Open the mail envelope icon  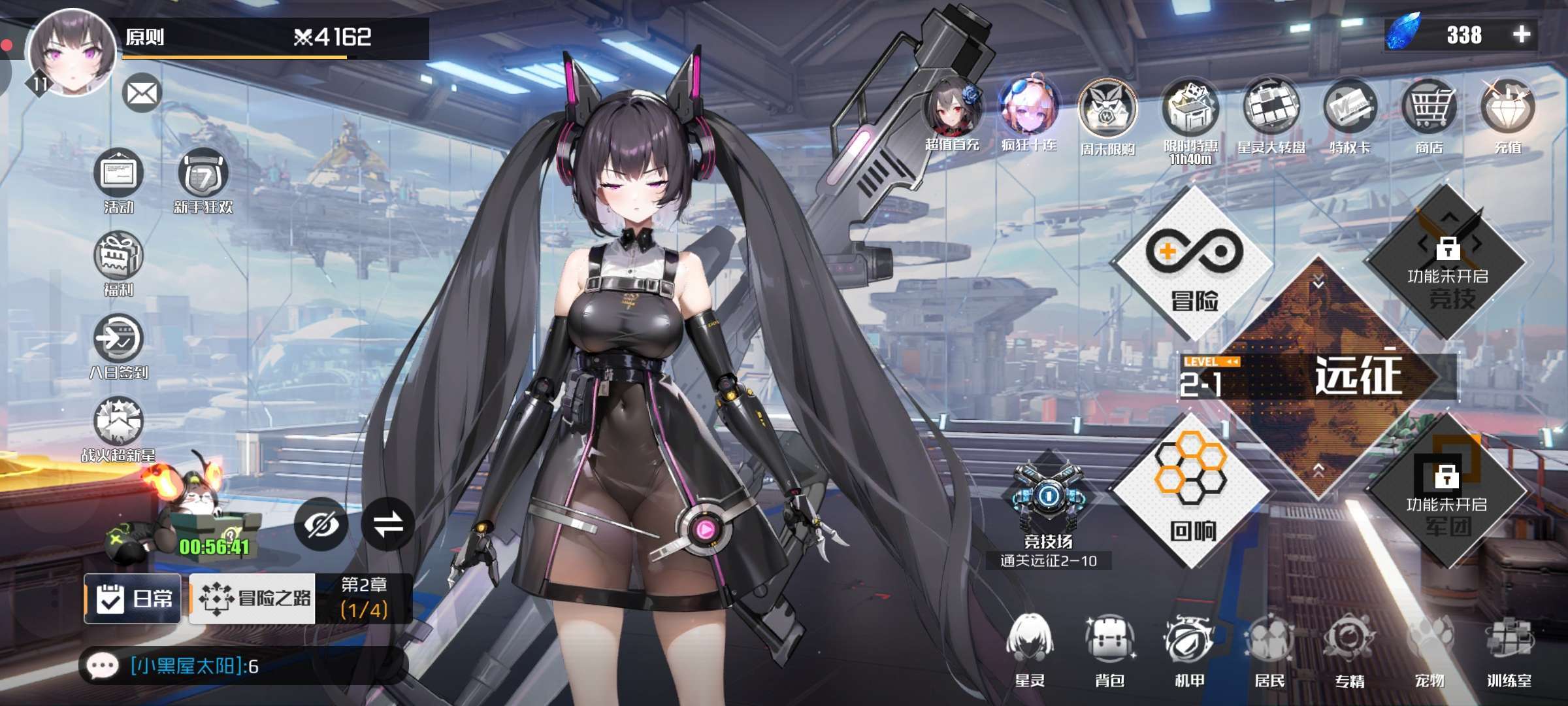(142, 93)
